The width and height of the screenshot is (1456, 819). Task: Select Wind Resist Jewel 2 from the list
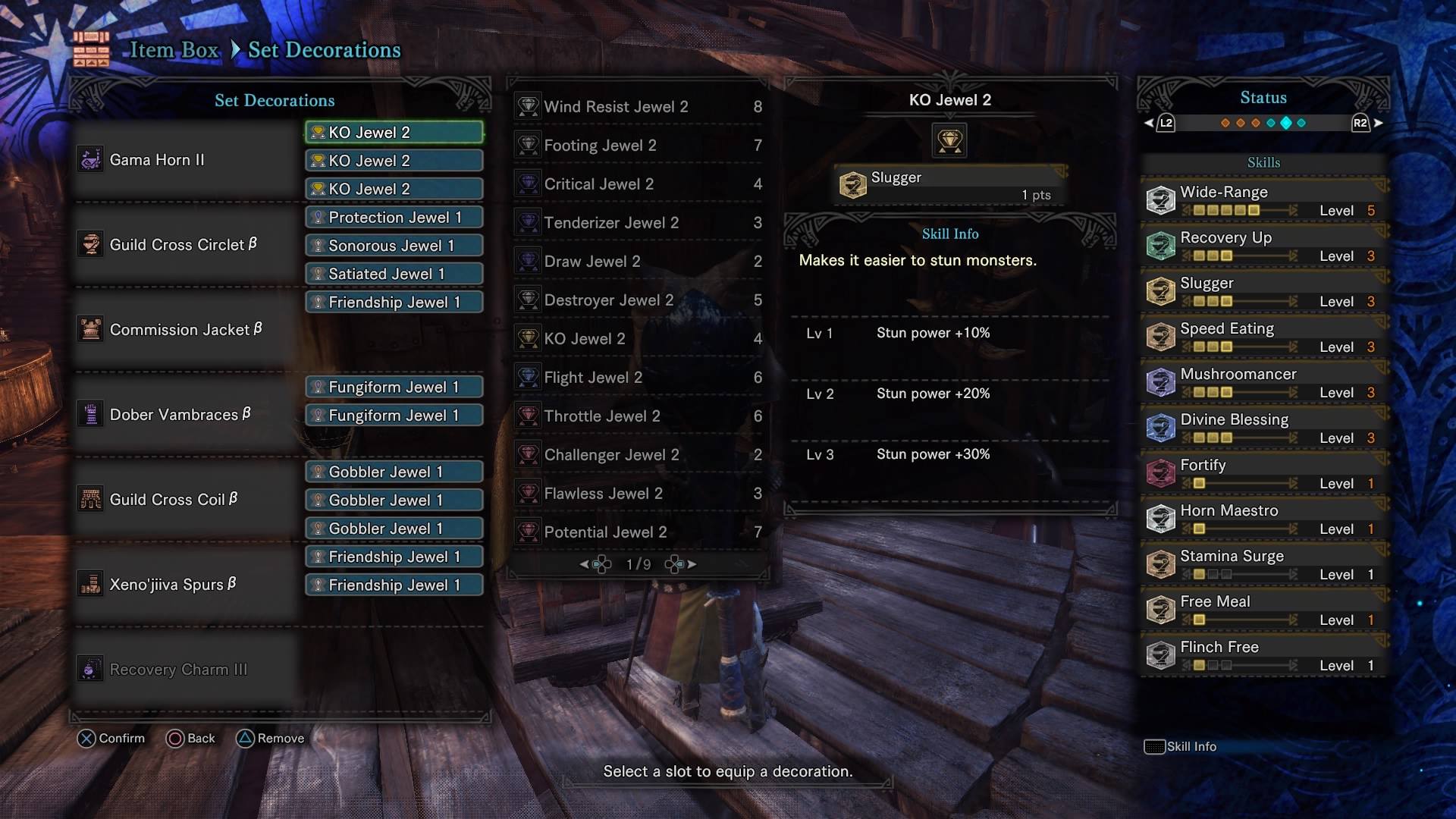[x=616, y=106]
